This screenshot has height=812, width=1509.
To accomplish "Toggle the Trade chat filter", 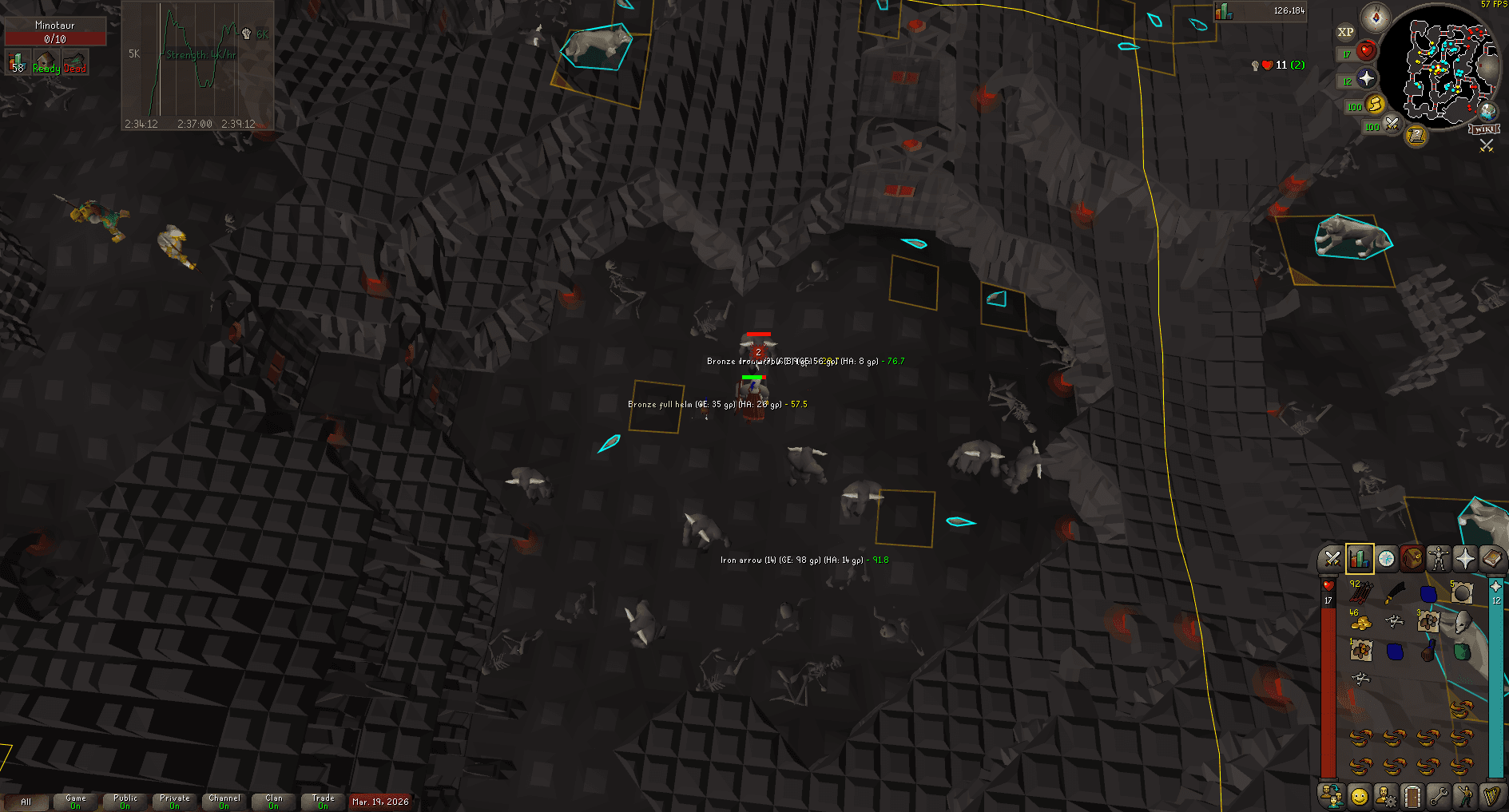I will click(x=323, y=801).
